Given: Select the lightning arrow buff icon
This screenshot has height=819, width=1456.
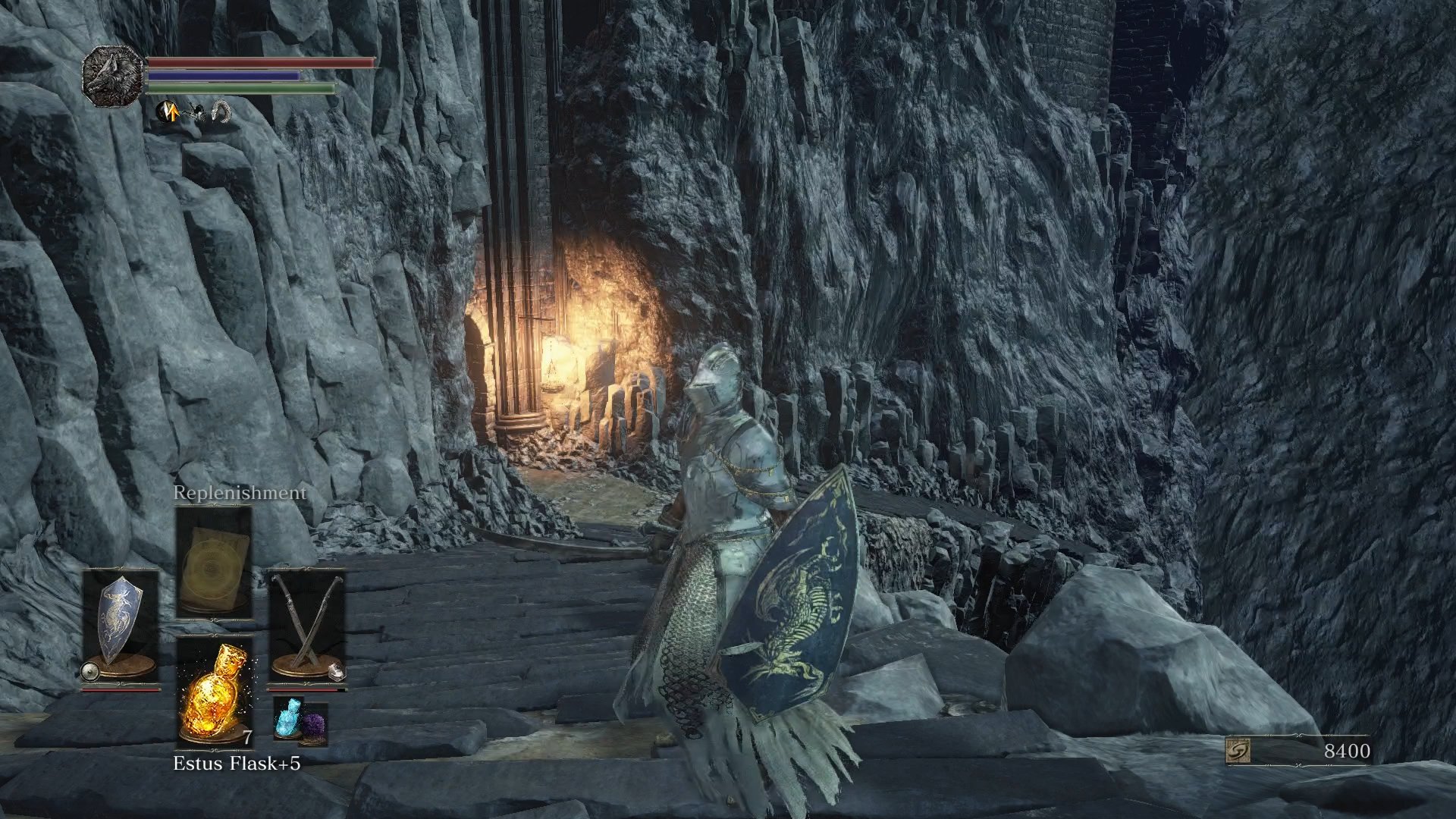Looking at the screenshot, I should point(168,111).
